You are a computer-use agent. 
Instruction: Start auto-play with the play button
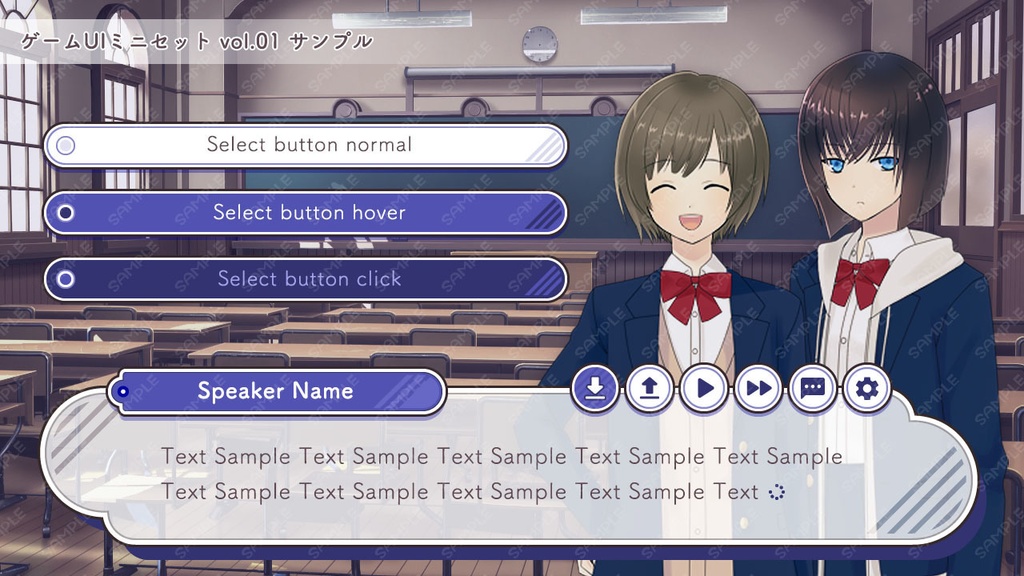(x=704, y=388)
